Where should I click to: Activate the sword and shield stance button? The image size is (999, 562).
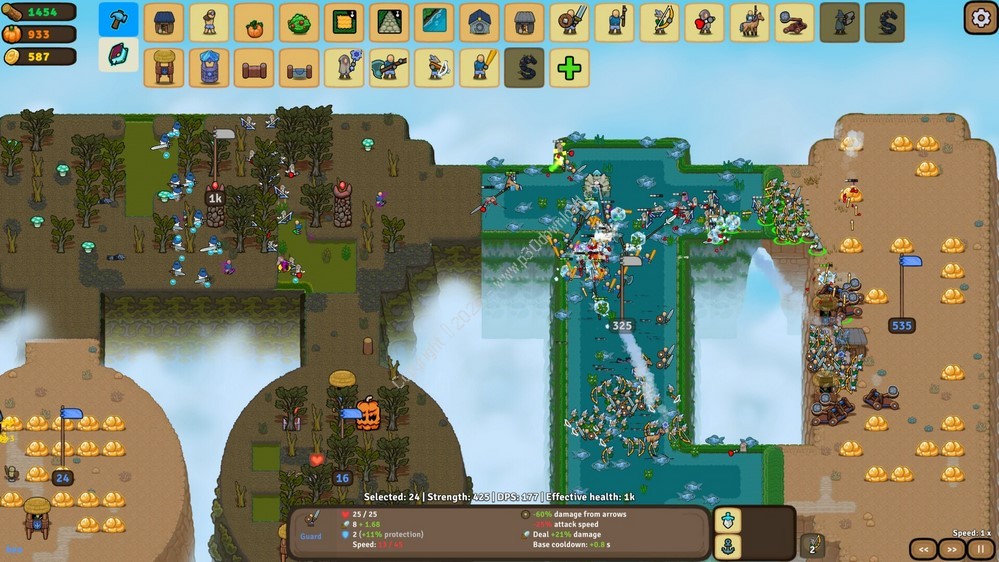(727, 520)
